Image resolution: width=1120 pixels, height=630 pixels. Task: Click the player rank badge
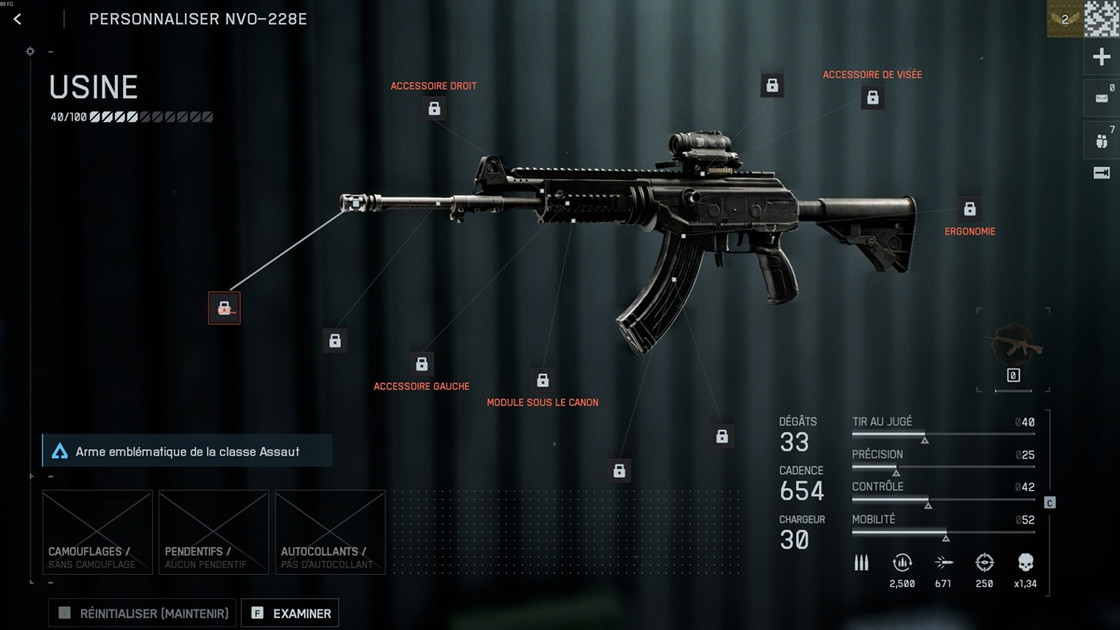pos(1064,19)
